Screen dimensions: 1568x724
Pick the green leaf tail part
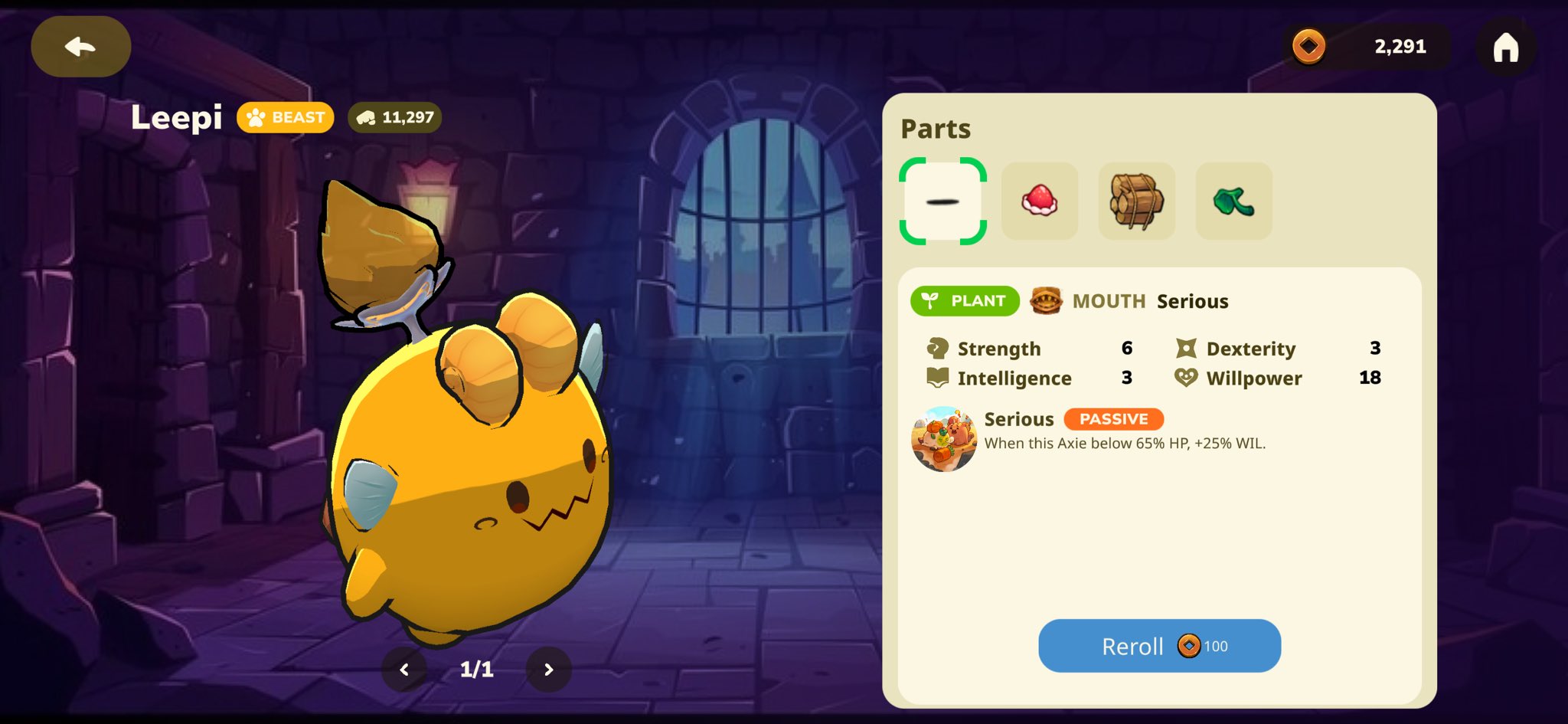(x=1233, y=201)
